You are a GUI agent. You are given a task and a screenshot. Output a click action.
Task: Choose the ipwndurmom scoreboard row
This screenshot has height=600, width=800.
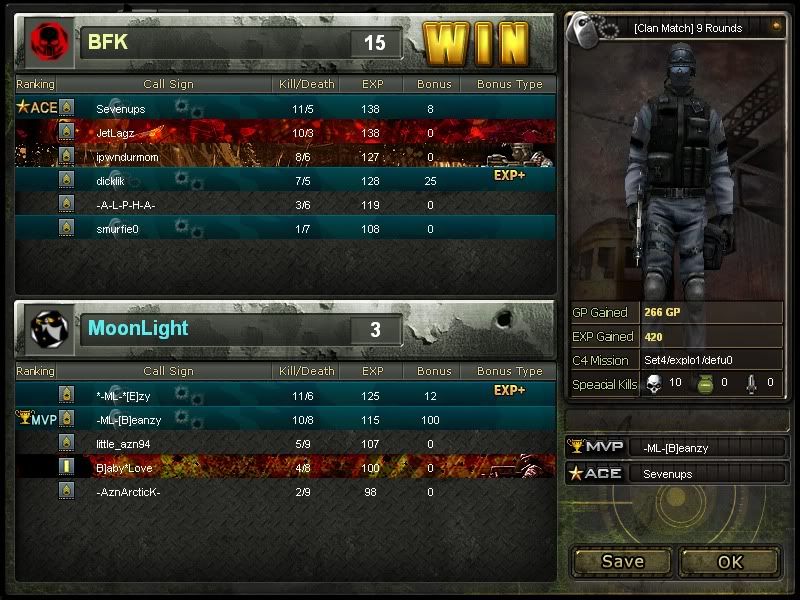click(285, 157)
